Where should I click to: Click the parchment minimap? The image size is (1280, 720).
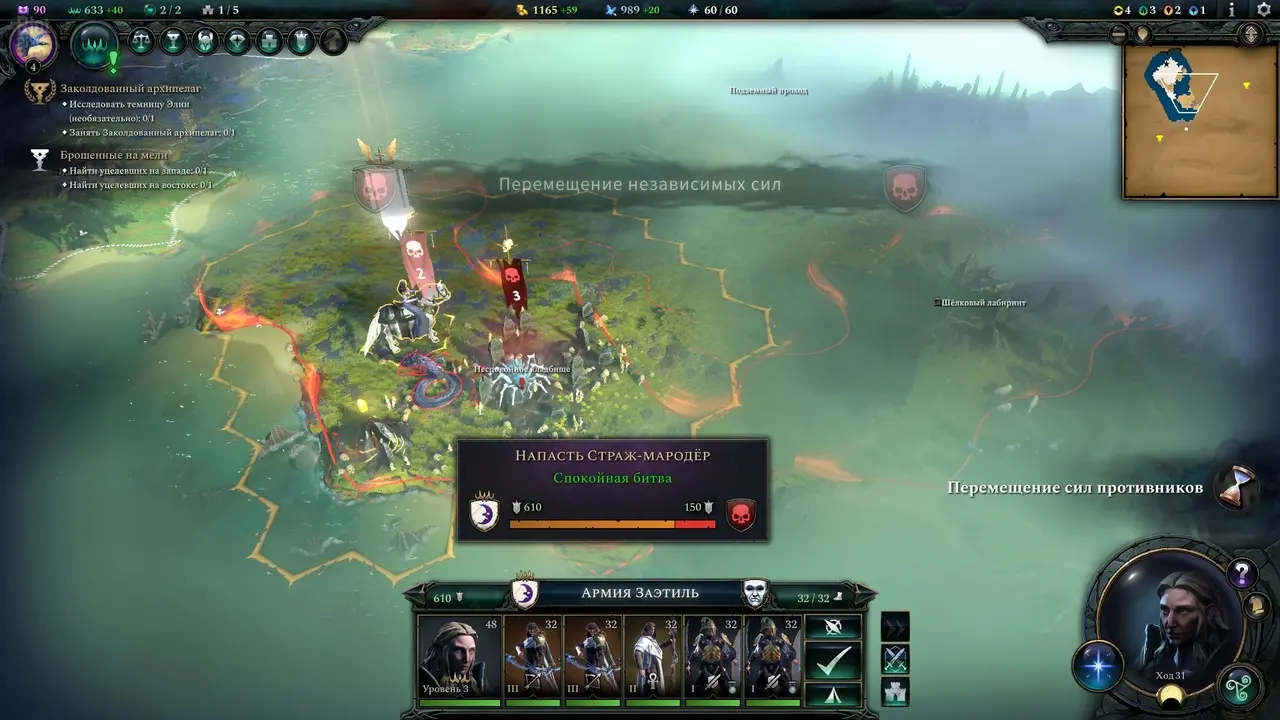1186,121
